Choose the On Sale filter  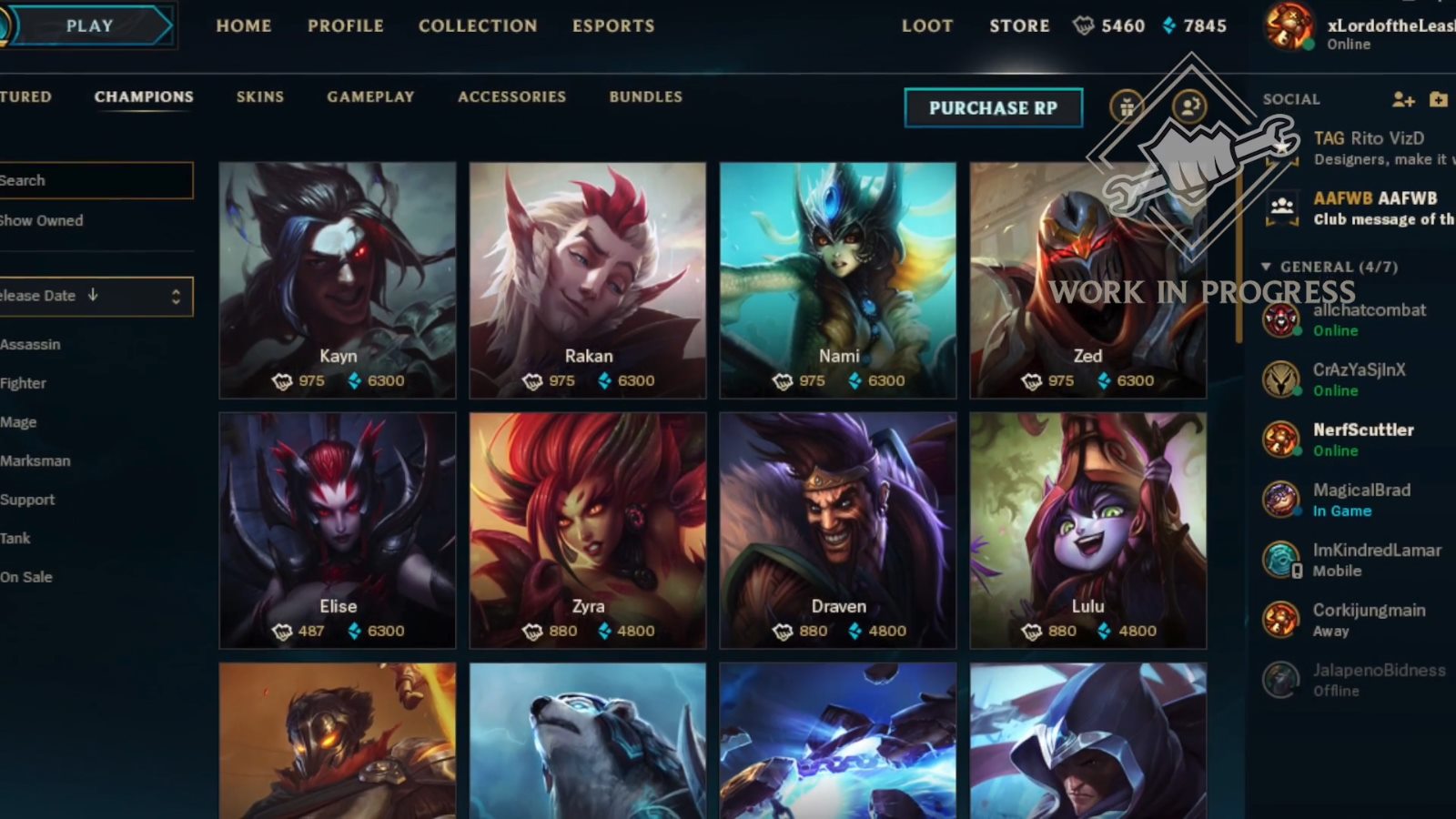[x=26, y=577]
